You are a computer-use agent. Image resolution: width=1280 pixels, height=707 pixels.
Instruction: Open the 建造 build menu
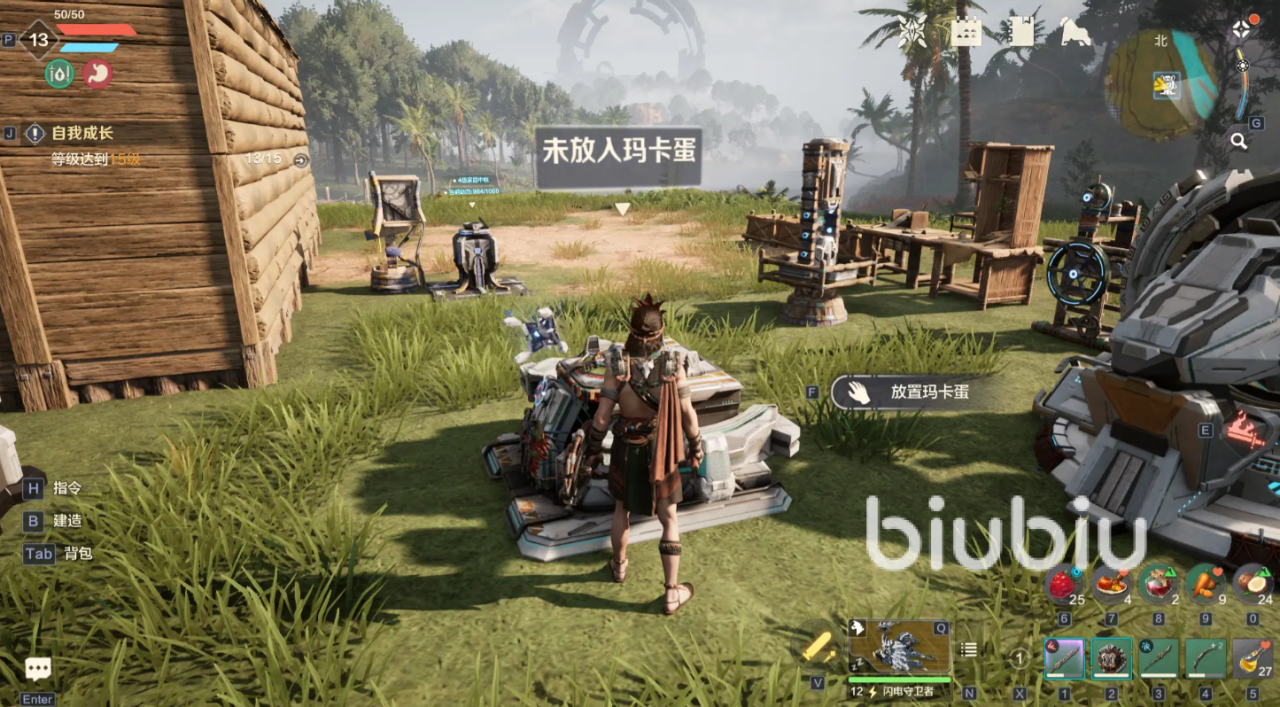click(67, 521)
